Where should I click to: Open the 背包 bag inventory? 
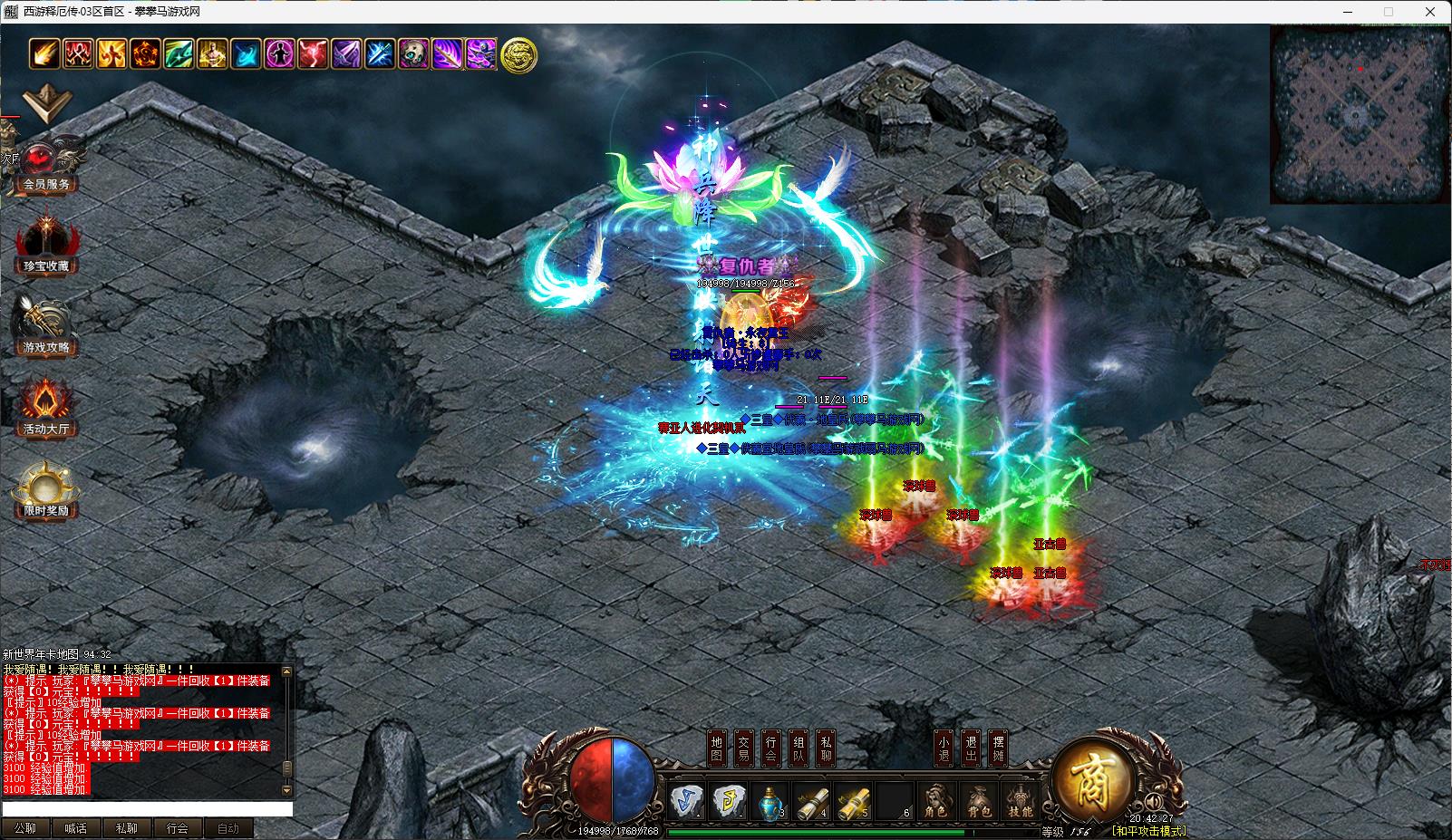tap(979, 802)
